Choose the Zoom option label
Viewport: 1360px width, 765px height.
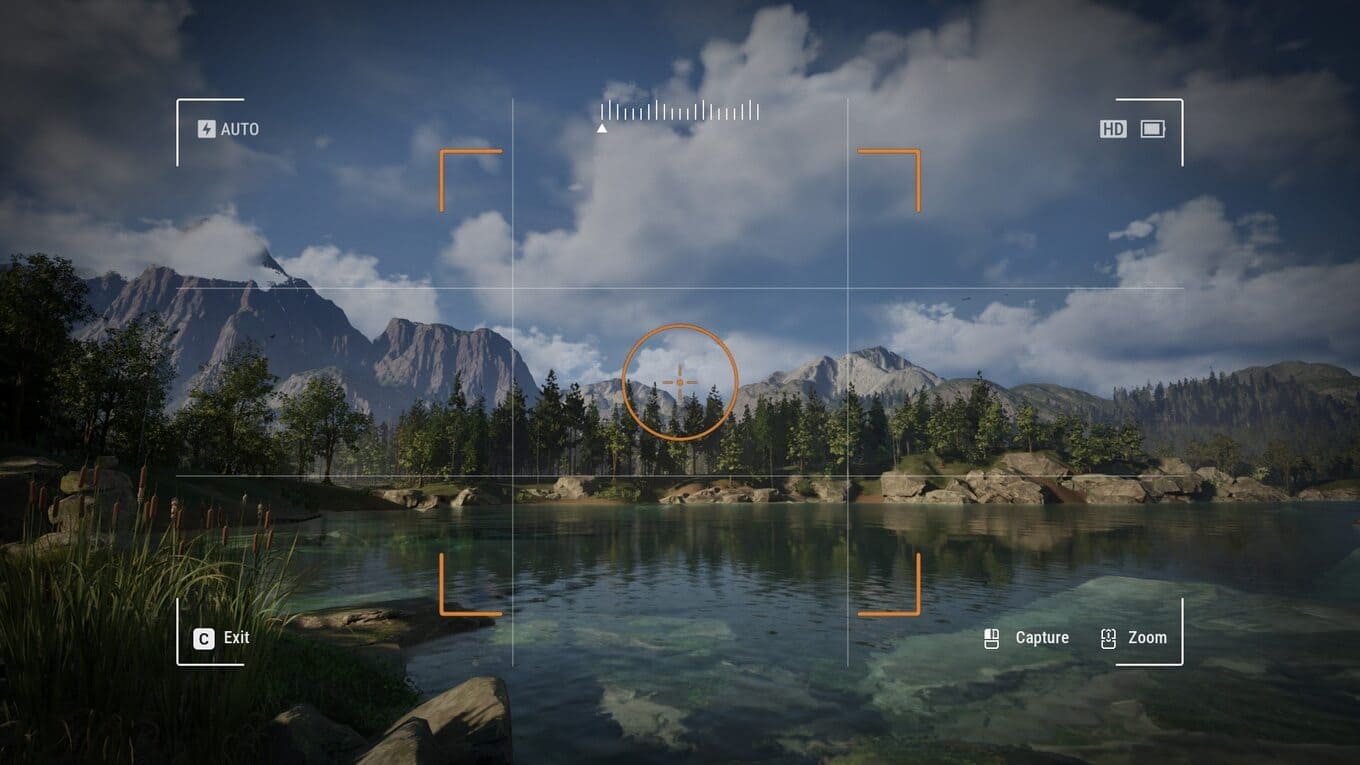(1146, 638)
